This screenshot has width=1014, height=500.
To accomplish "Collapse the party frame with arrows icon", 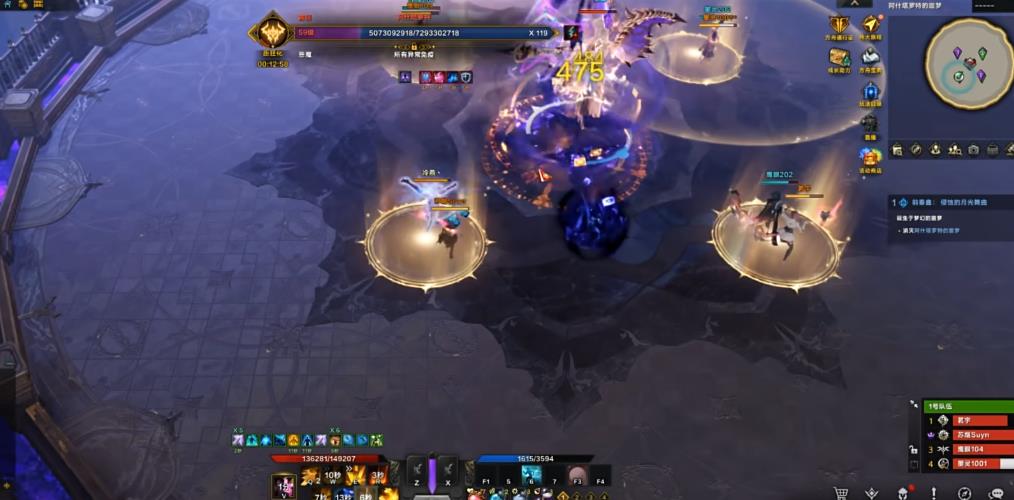I will [x=914, y=402].
